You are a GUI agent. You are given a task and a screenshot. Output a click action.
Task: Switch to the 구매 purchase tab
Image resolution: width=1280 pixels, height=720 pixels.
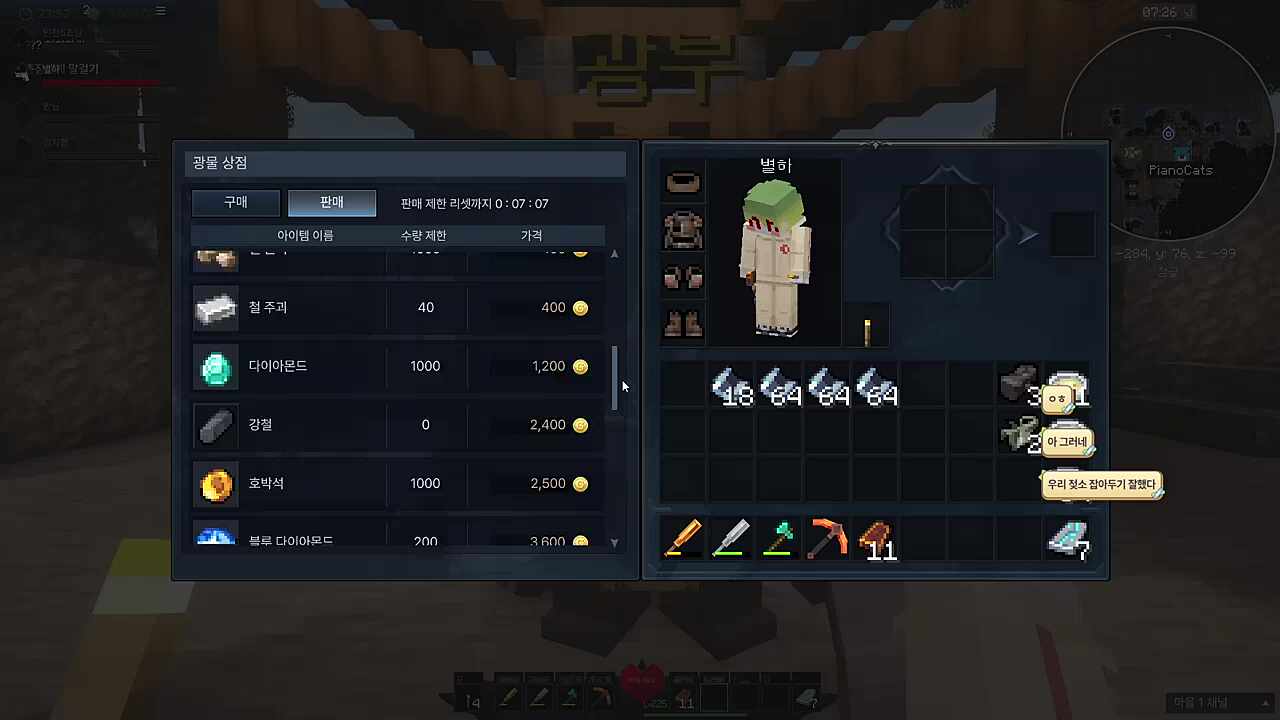pos(235,202)
